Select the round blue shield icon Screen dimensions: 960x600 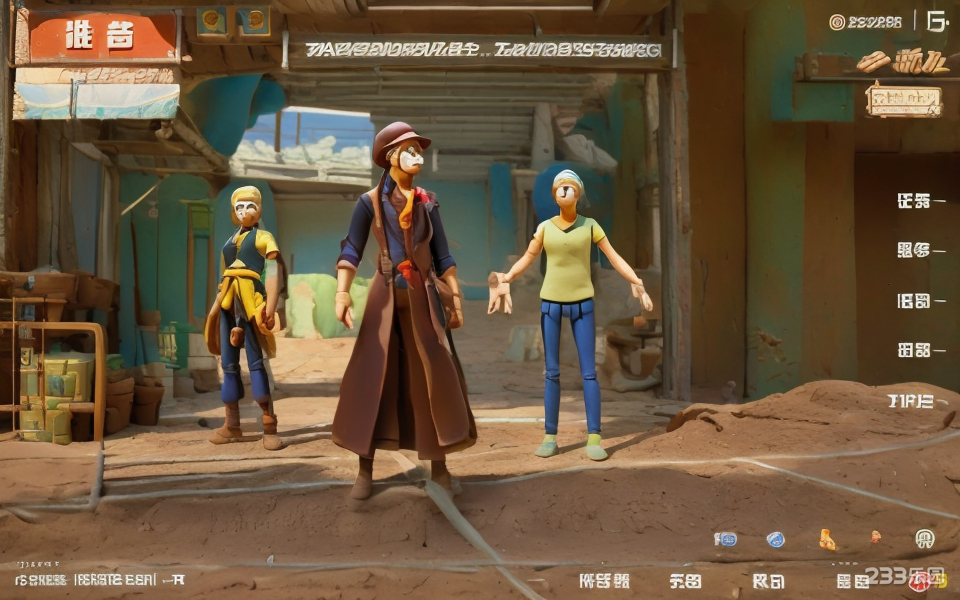click(x=775, y=539)
